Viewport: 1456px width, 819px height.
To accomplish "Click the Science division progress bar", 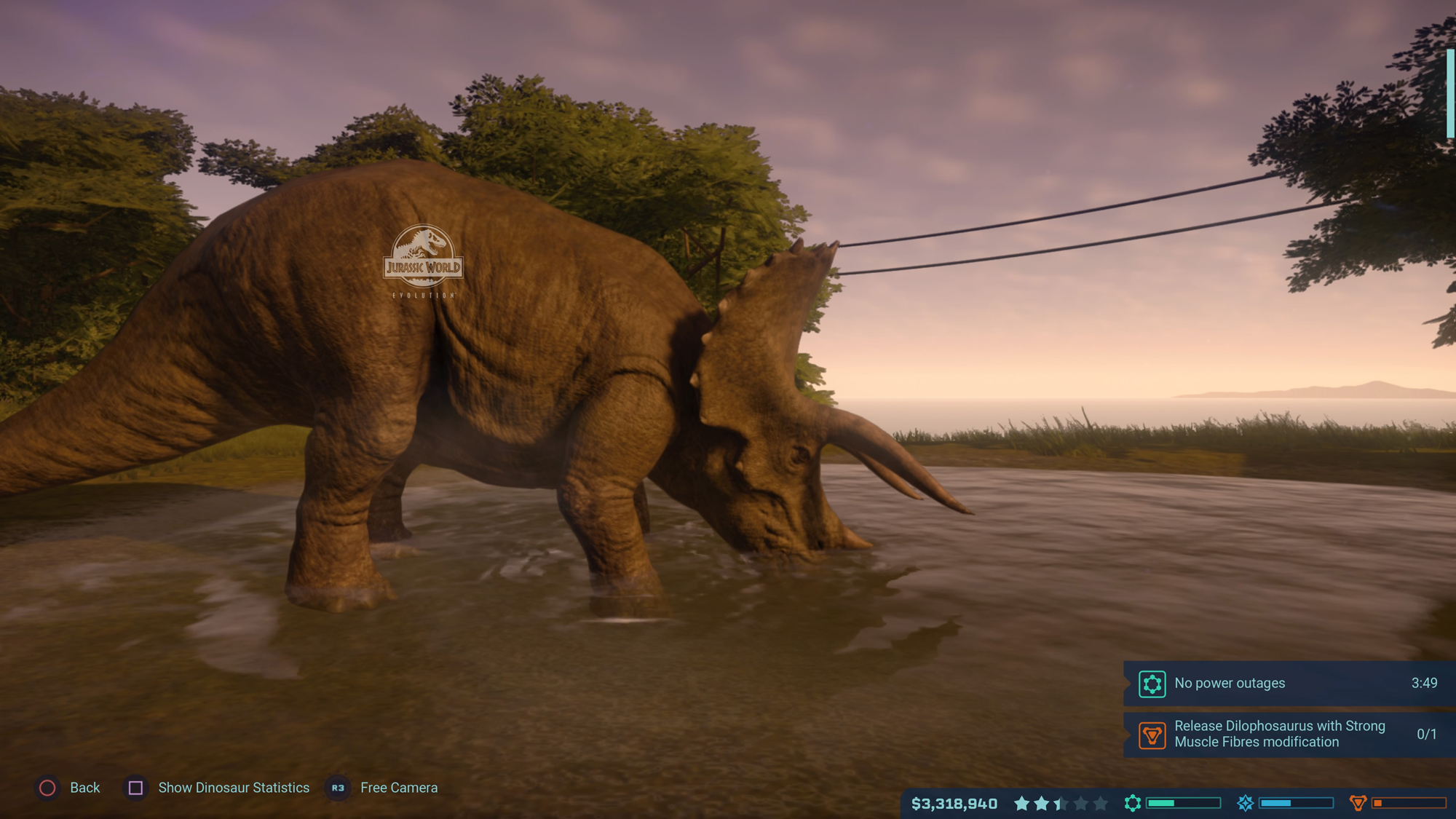I will coord(1183,802).
